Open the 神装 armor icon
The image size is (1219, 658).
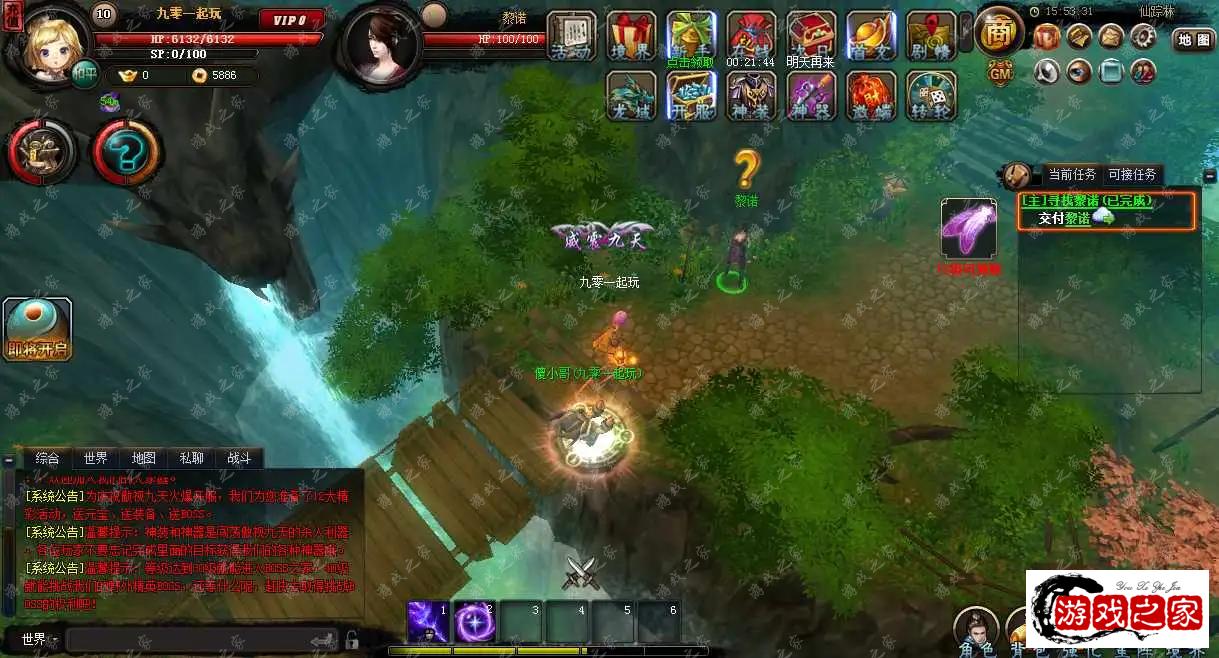(x=751, y=97)
